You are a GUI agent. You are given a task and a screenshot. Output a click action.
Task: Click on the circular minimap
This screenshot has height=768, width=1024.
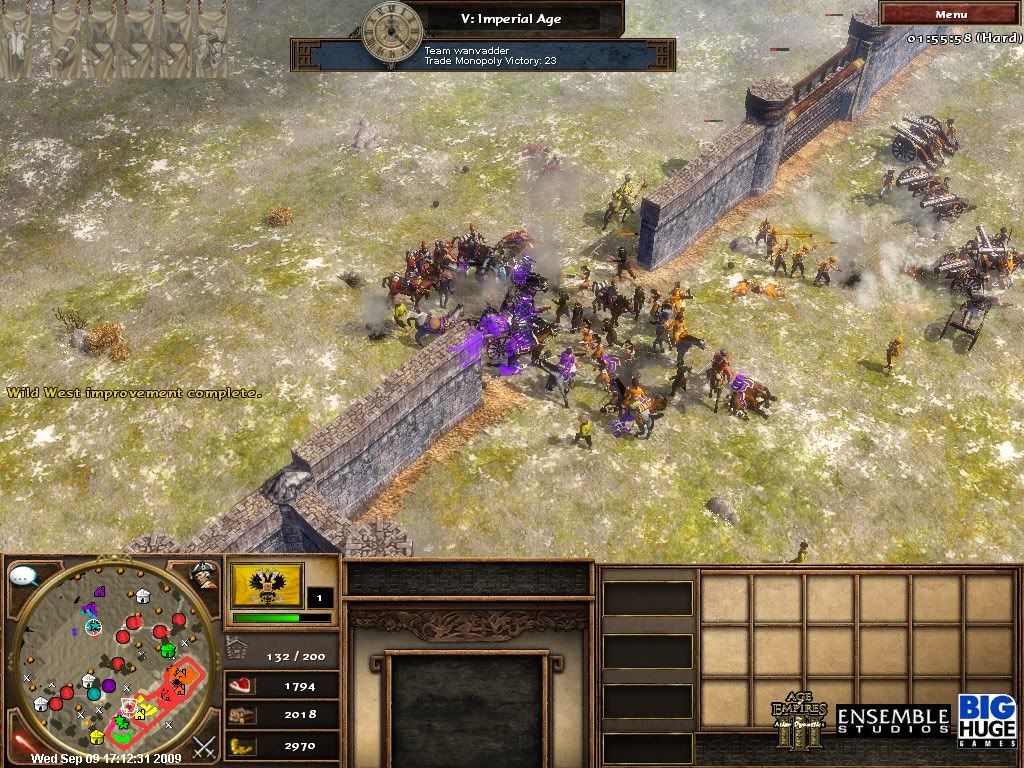click(113, 662)
